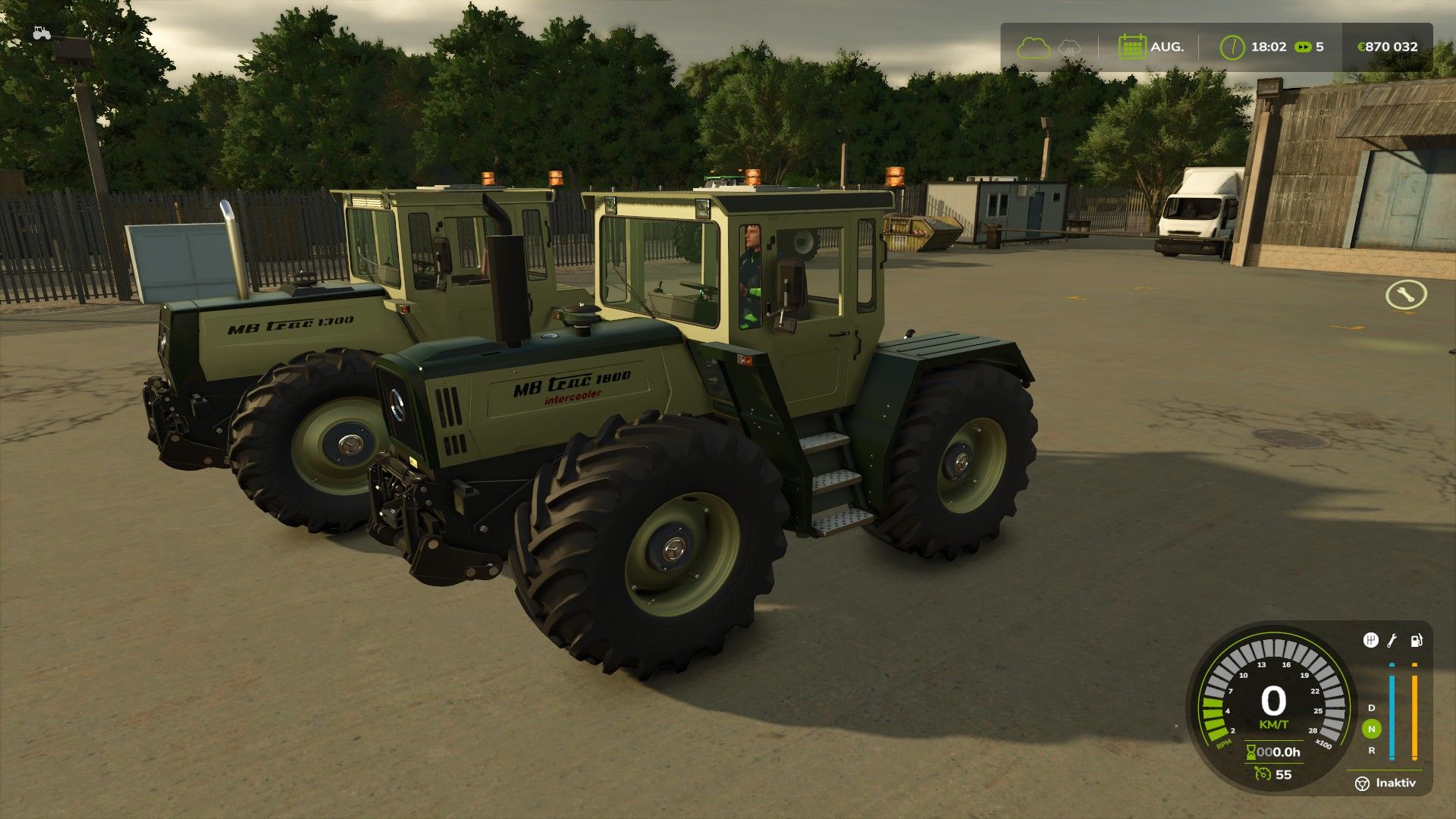The width and height of the screenshot is (1456, 819).
Task: Open the round wrench workshop marker
Action: (x=1405, y=294)
